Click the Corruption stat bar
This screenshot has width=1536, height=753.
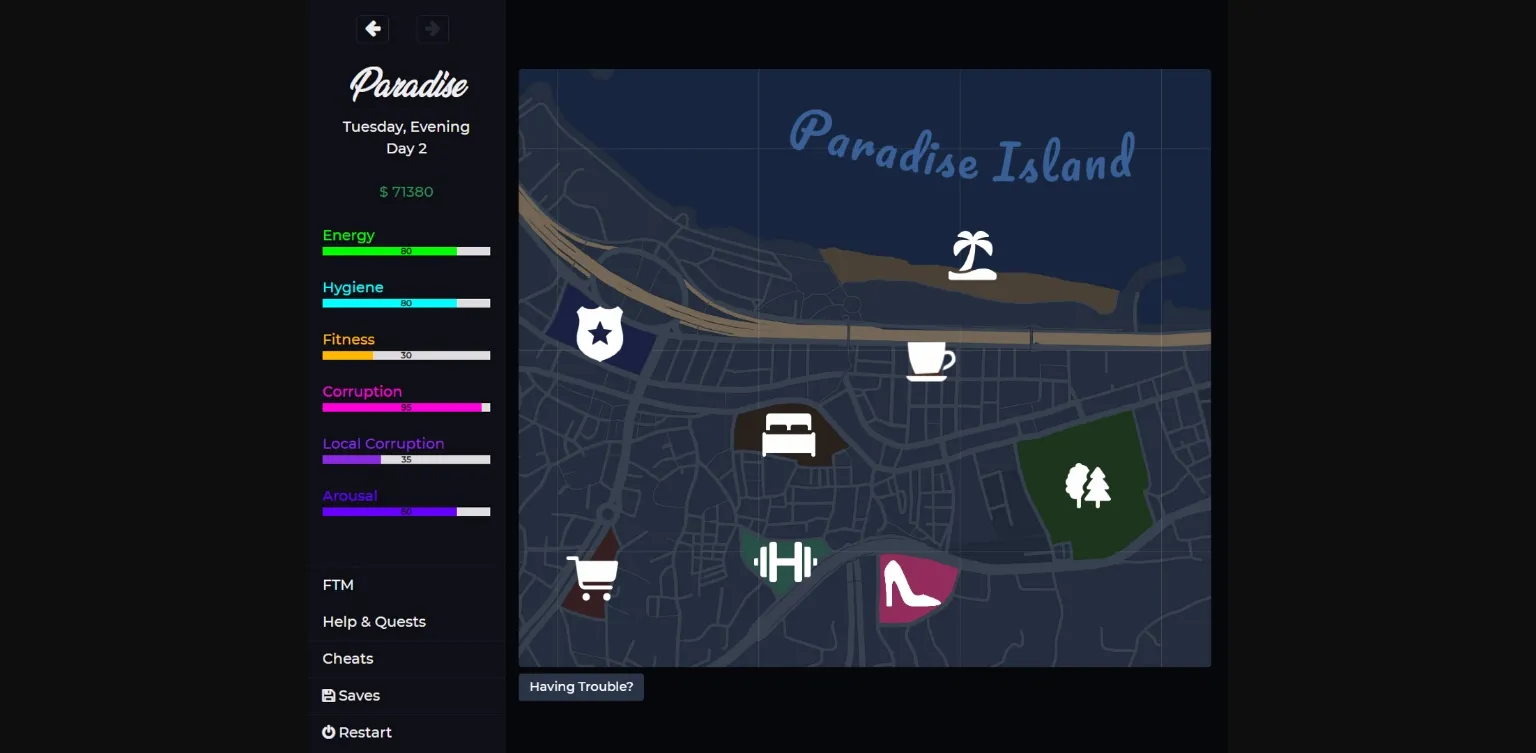point(406,407)
